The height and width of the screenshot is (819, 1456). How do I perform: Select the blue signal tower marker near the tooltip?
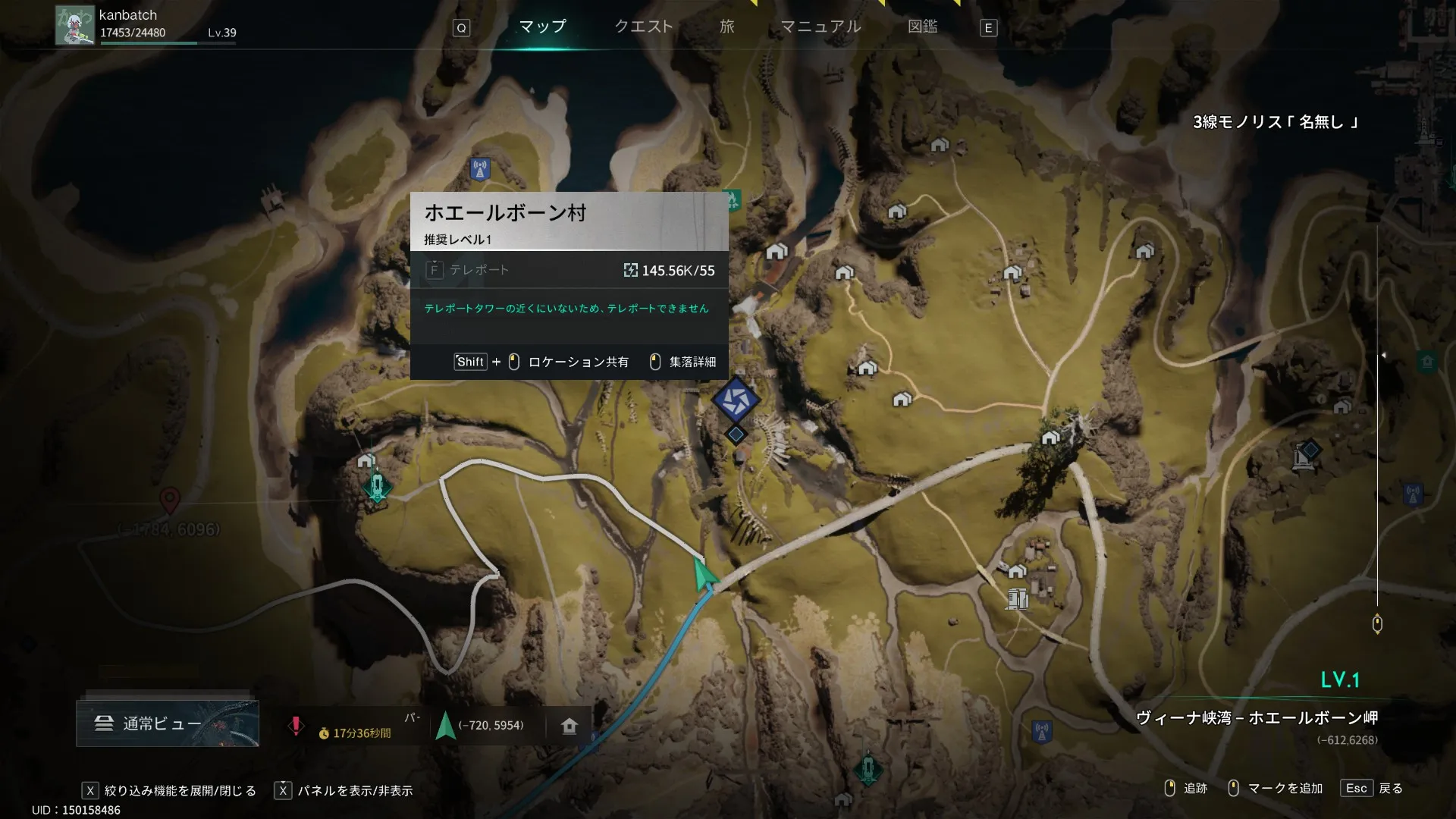(480, 168)
